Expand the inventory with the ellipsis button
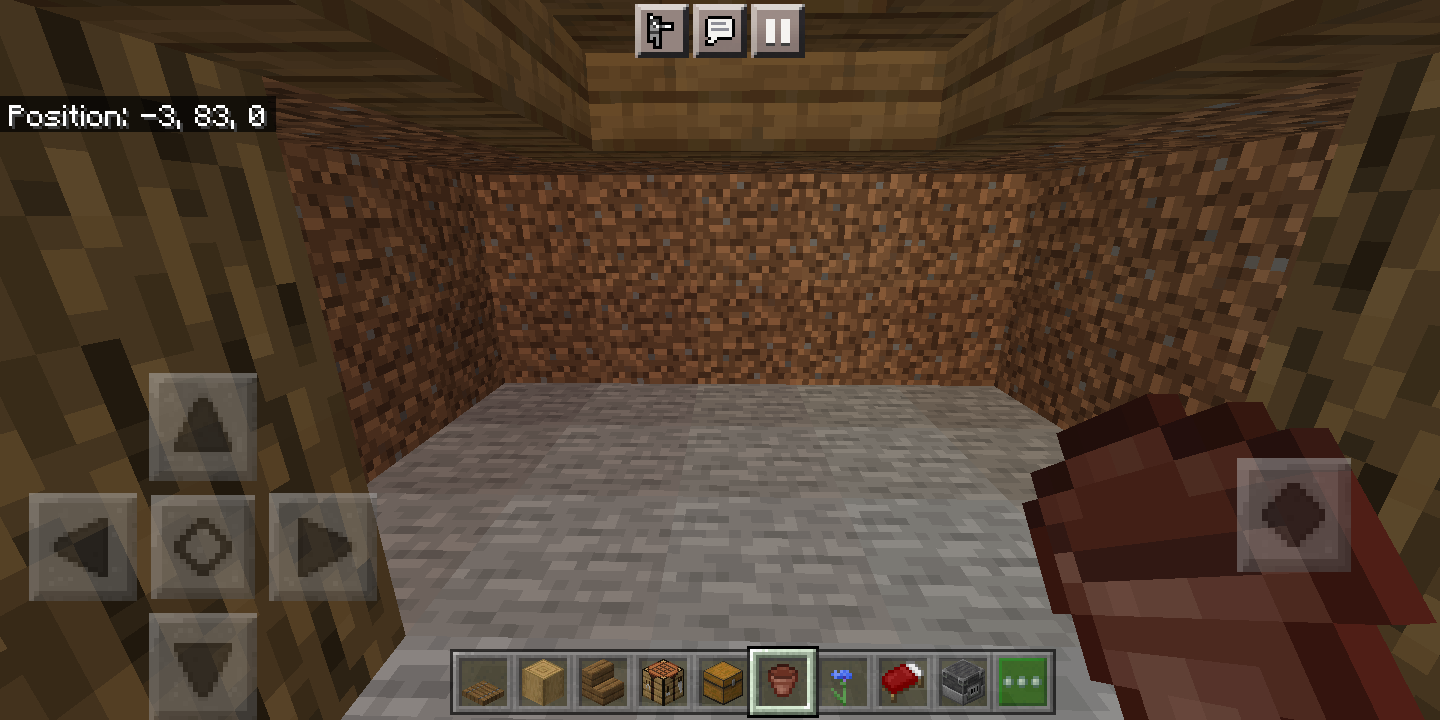The height and width of the screenshot is (720, 1440). click(x=1022, y=681)
